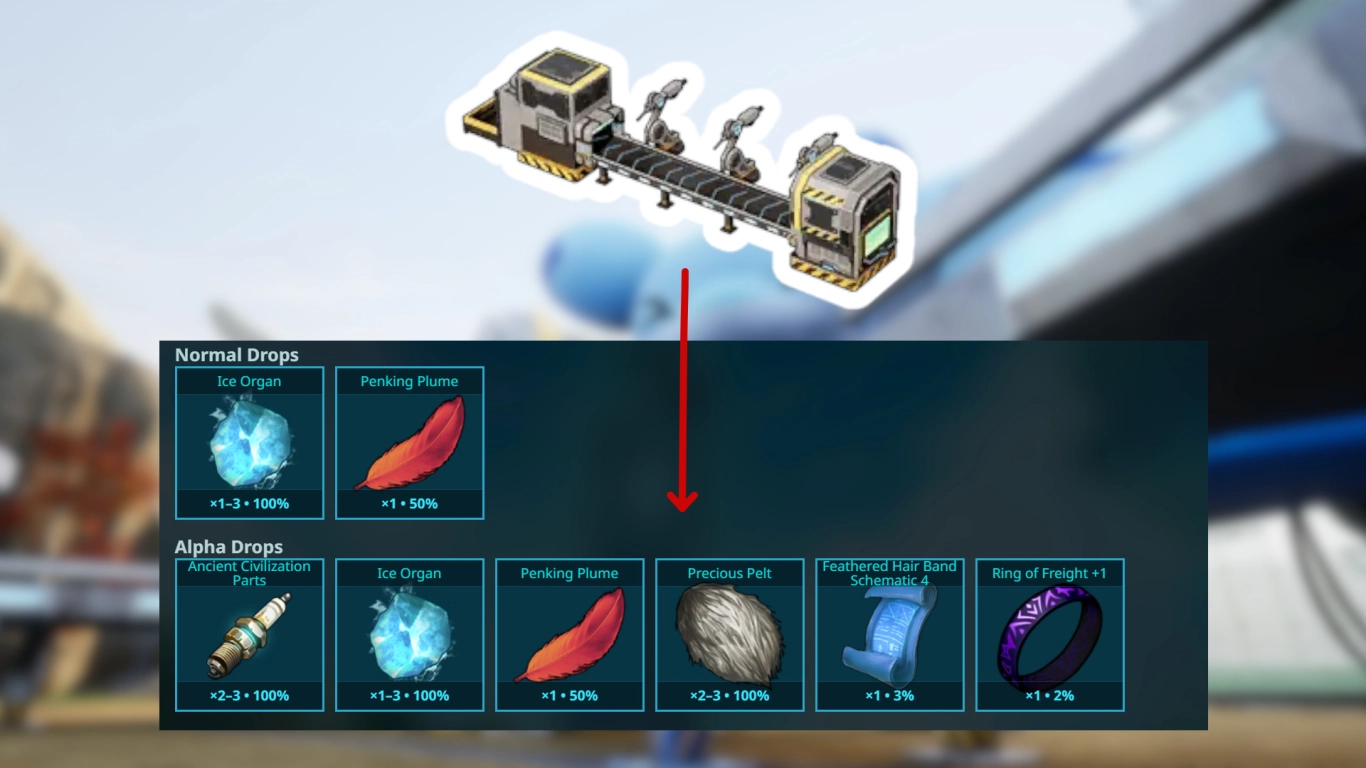Viewport: 1366px width, 768px height.
Task: Click the Penking Plume feather icon in Normal Drops
Action: click(410, 442)
